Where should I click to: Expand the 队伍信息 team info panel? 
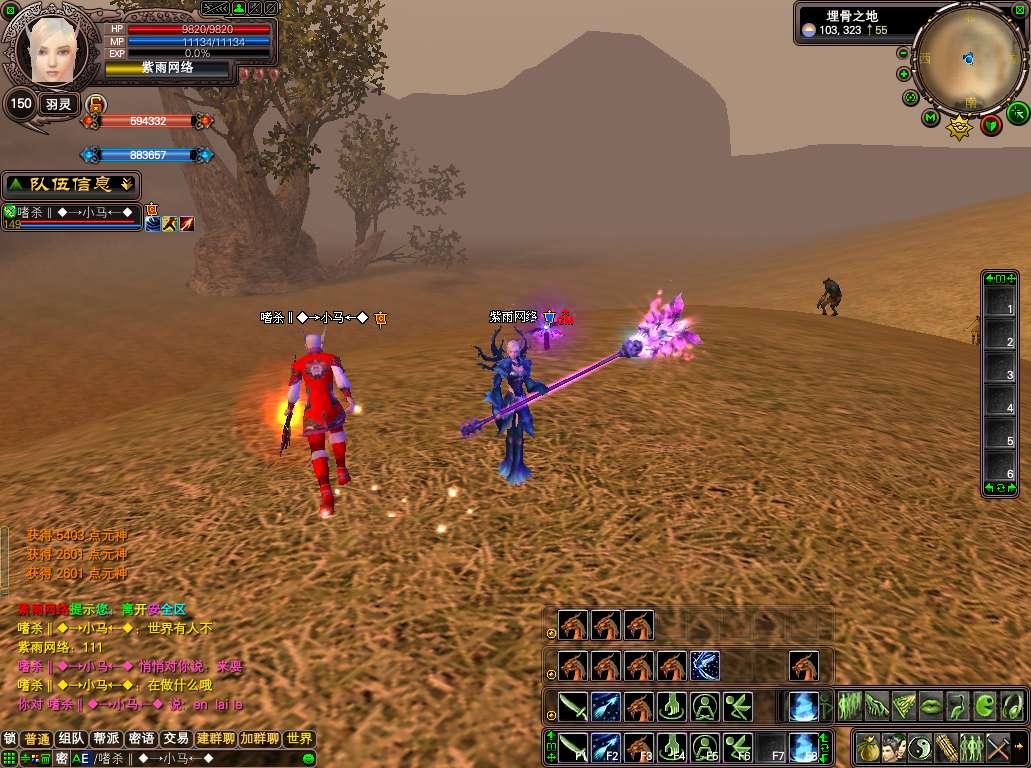point(71,185)
